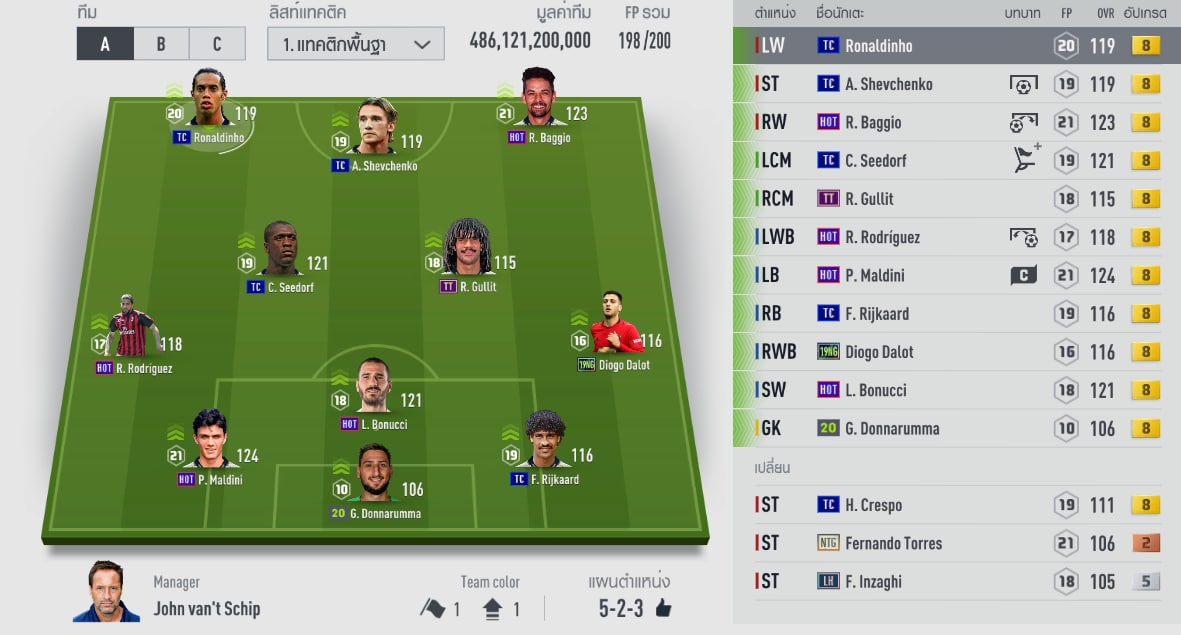Pick R. Gullit on the formation
Screen dimensions: 1181x635
click(467, 250)
